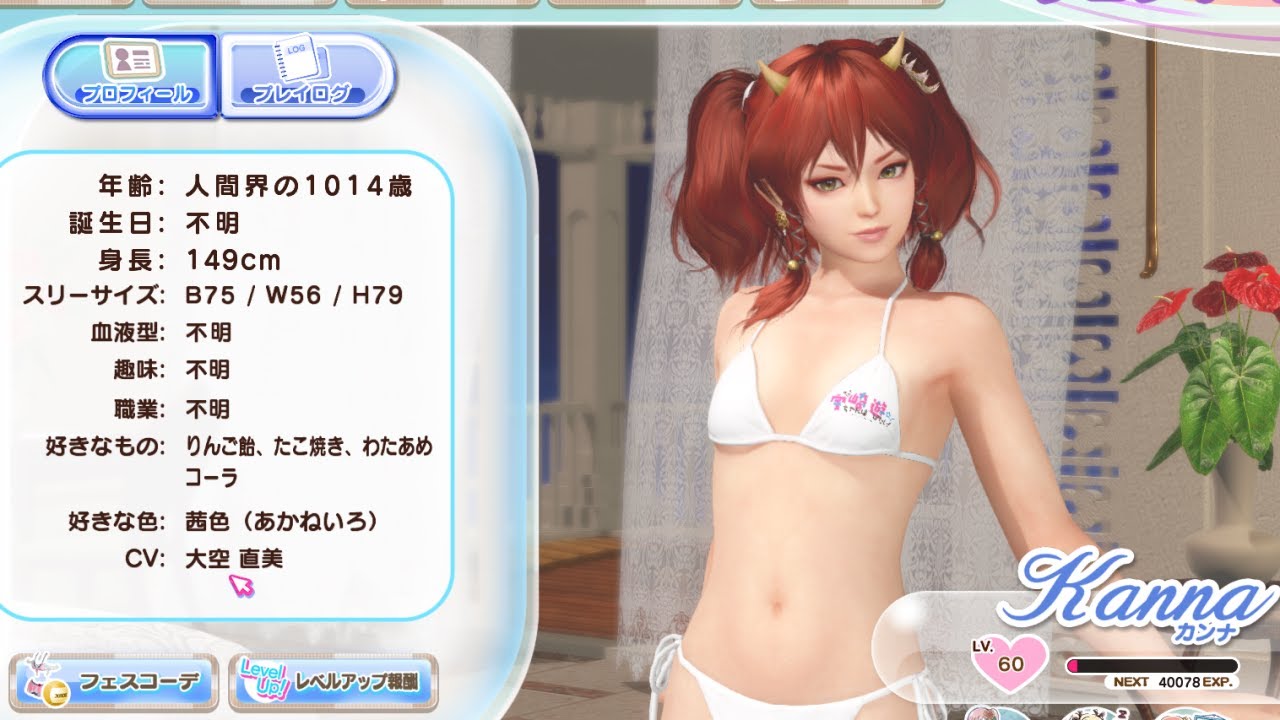Open the フェスコーデ menu
This screenshot has width=1280, height=720.
[116, 683]
